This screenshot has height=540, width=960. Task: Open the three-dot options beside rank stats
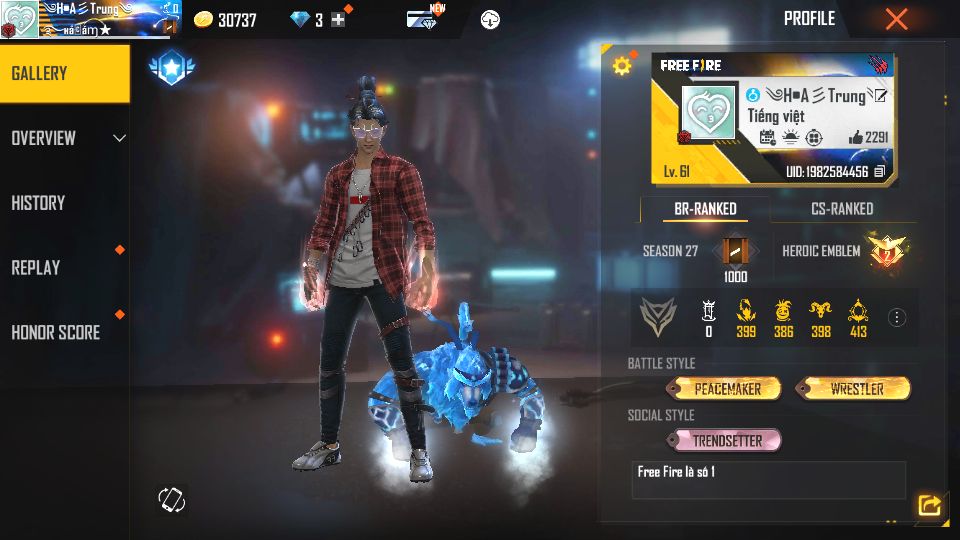point(897,318)
